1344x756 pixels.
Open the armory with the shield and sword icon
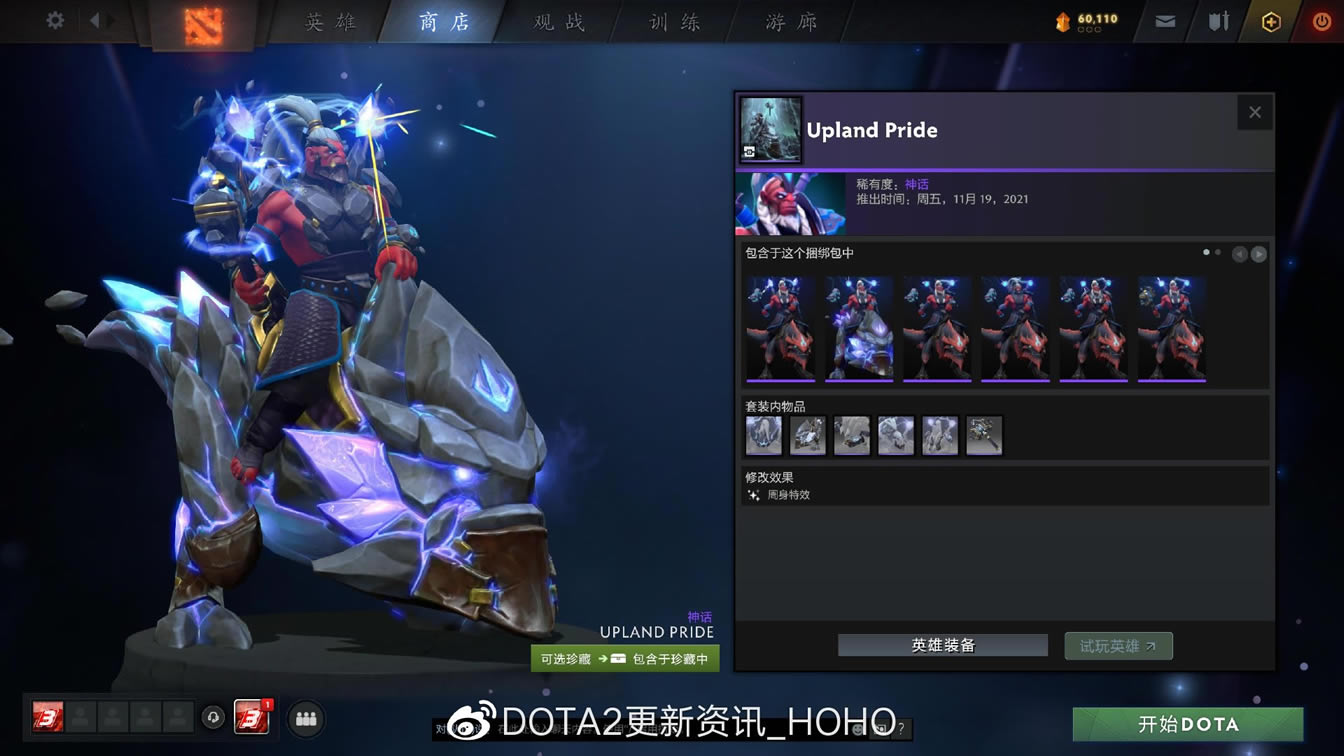pyautogui.click(x=1218, y=20)
